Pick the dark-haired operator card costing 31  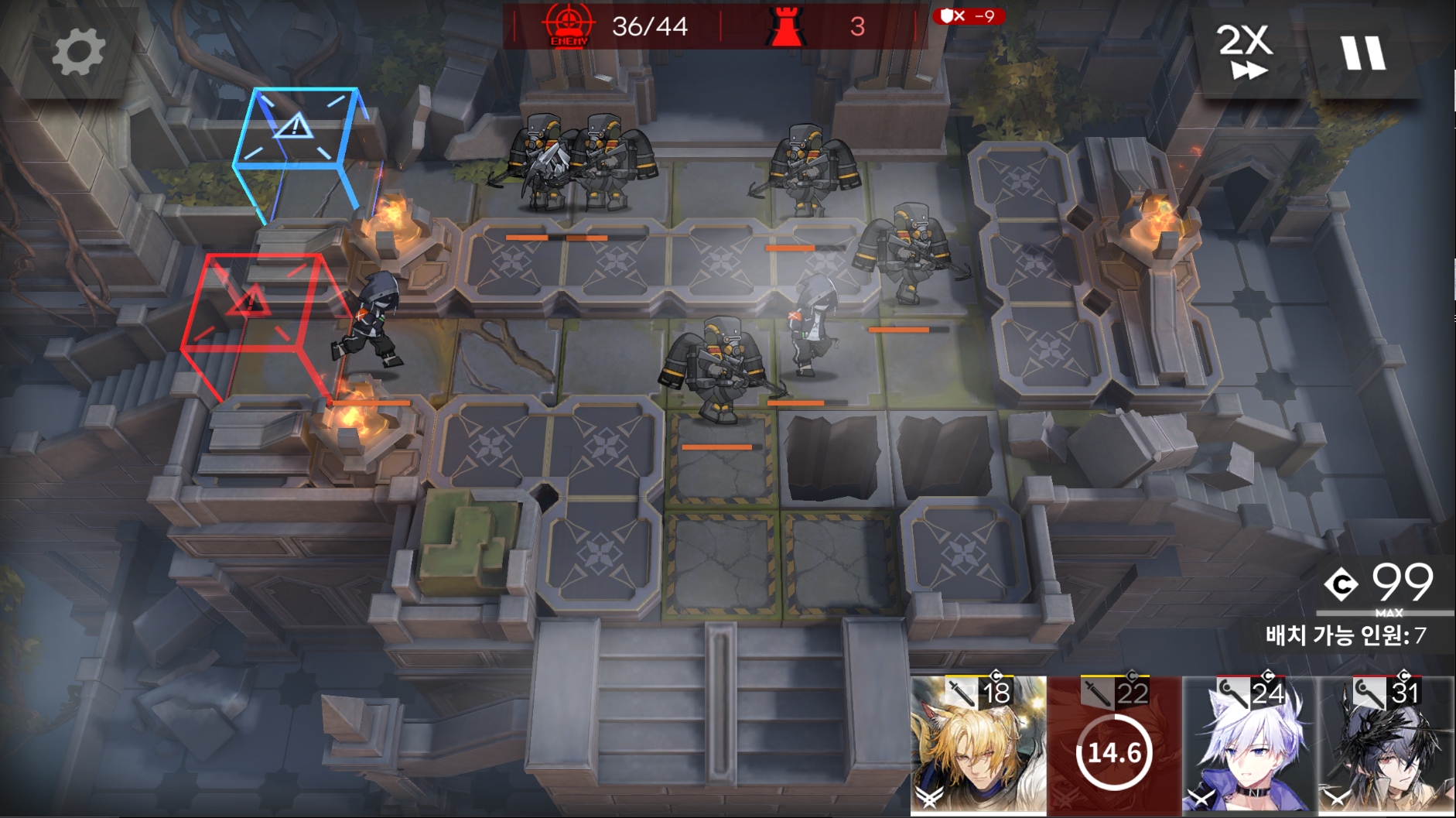[x=1386, y=746]
